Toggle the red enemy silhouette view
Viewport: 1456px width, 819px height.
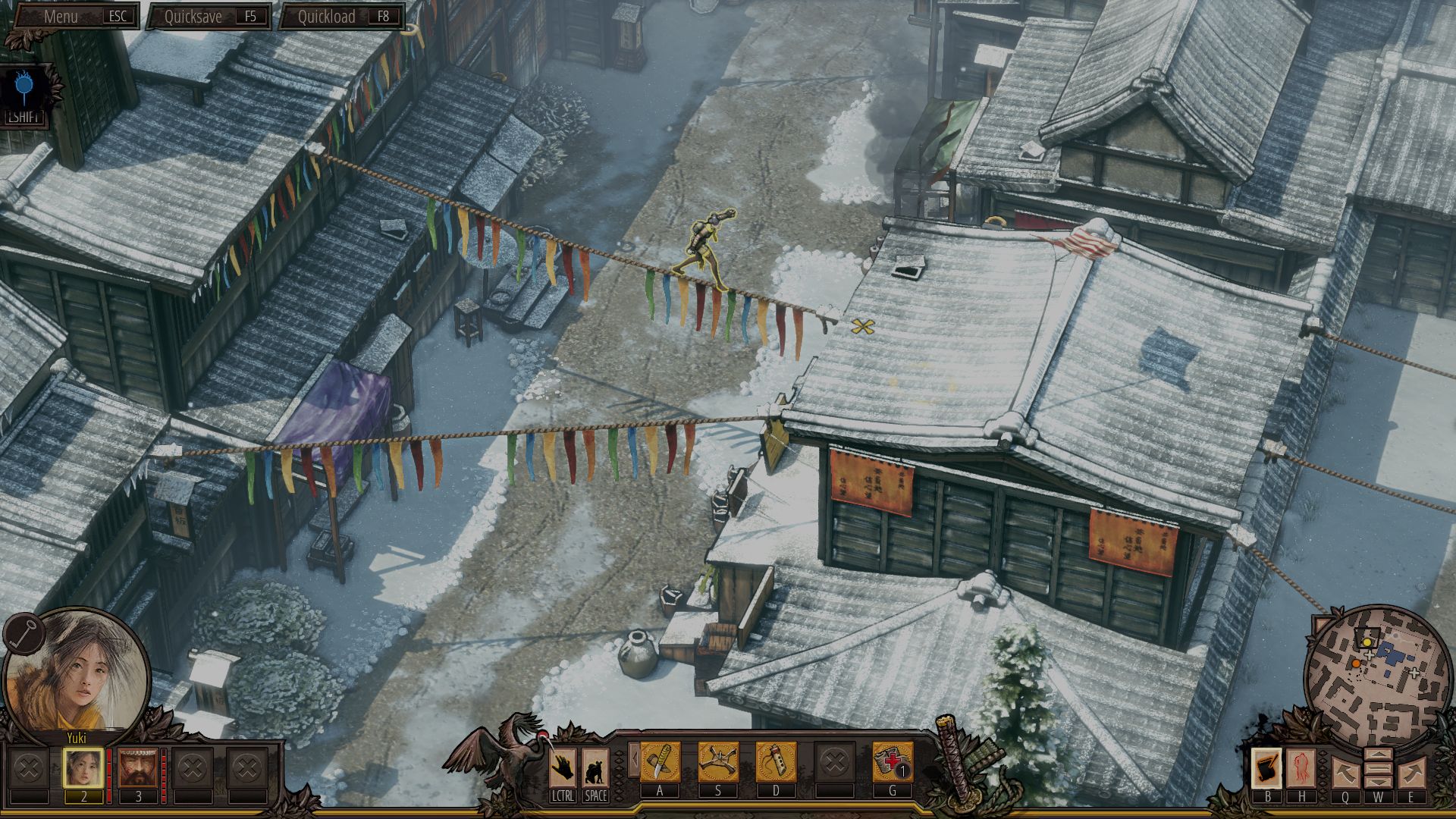point(1301,768)
